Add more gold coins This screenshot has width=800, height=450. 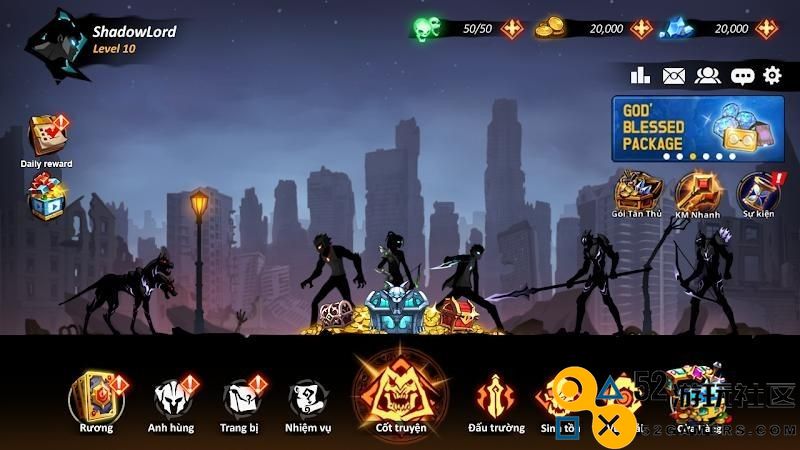[x=641, y=28]
